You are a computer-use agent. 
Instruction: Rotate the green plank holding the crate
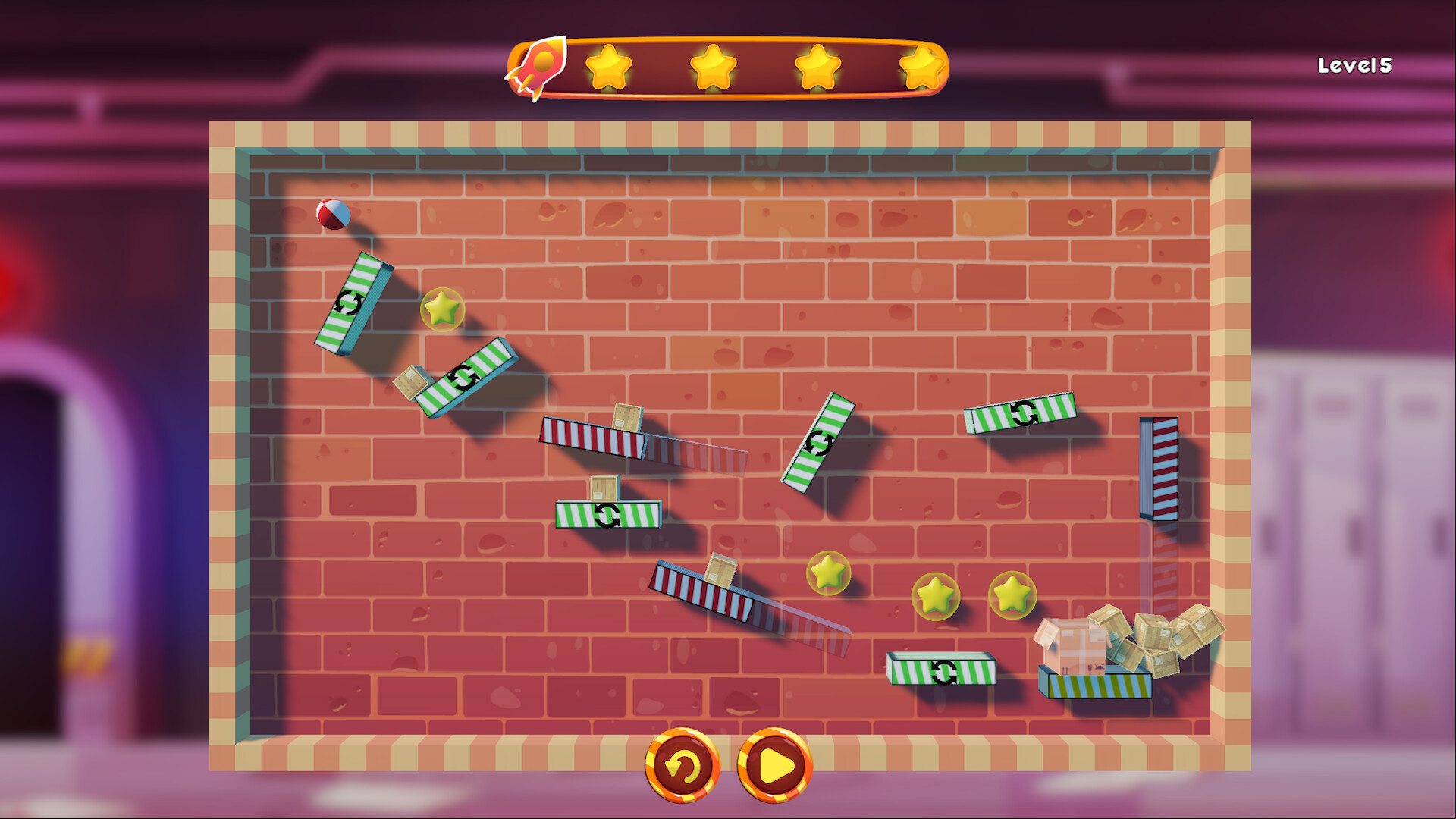pyautogui.click(x=607, y=514)
